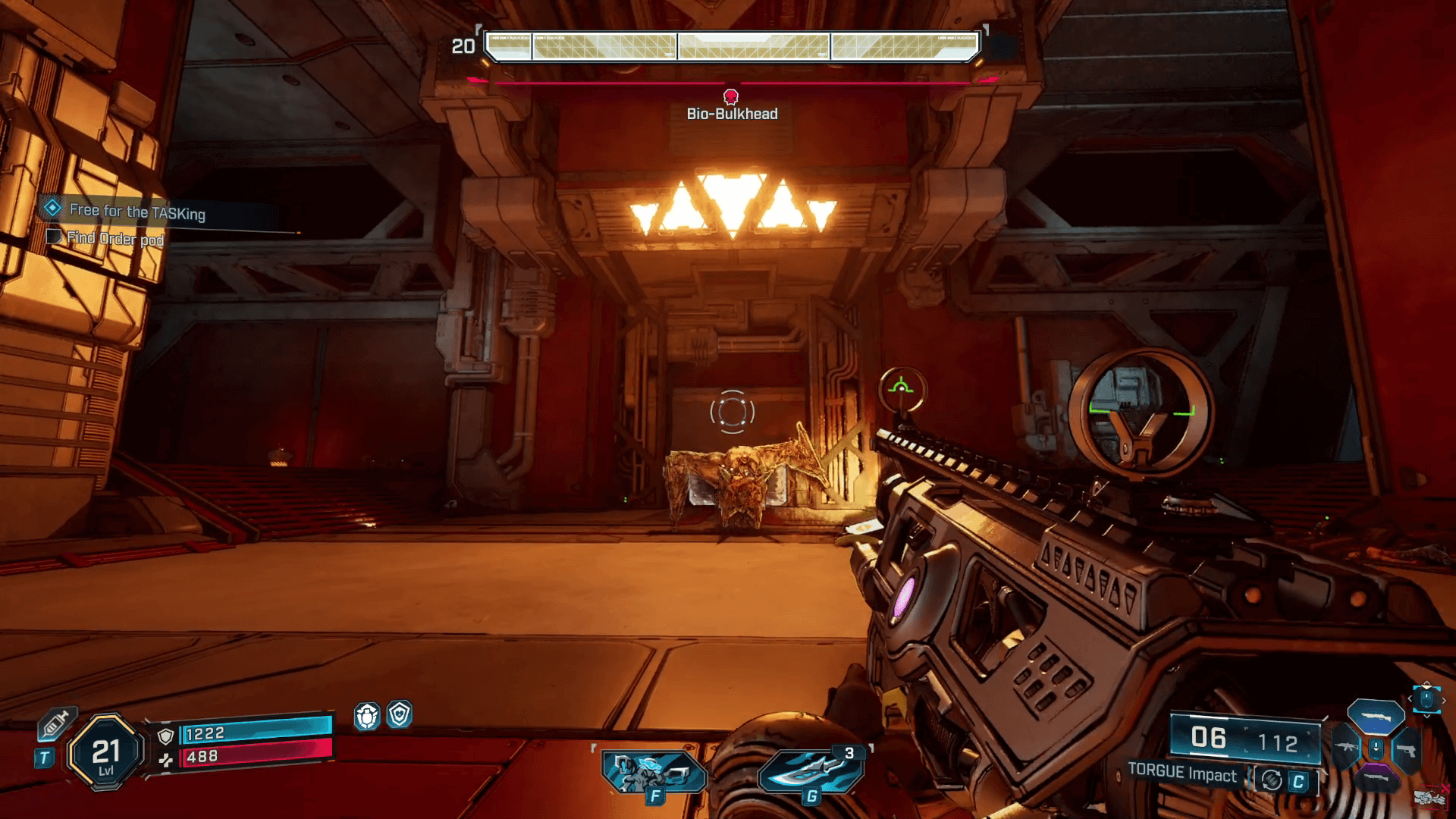The image size is (1456, 819).
Task: Equip the assault rifle weapon slot
Action: pos(1345,749)
